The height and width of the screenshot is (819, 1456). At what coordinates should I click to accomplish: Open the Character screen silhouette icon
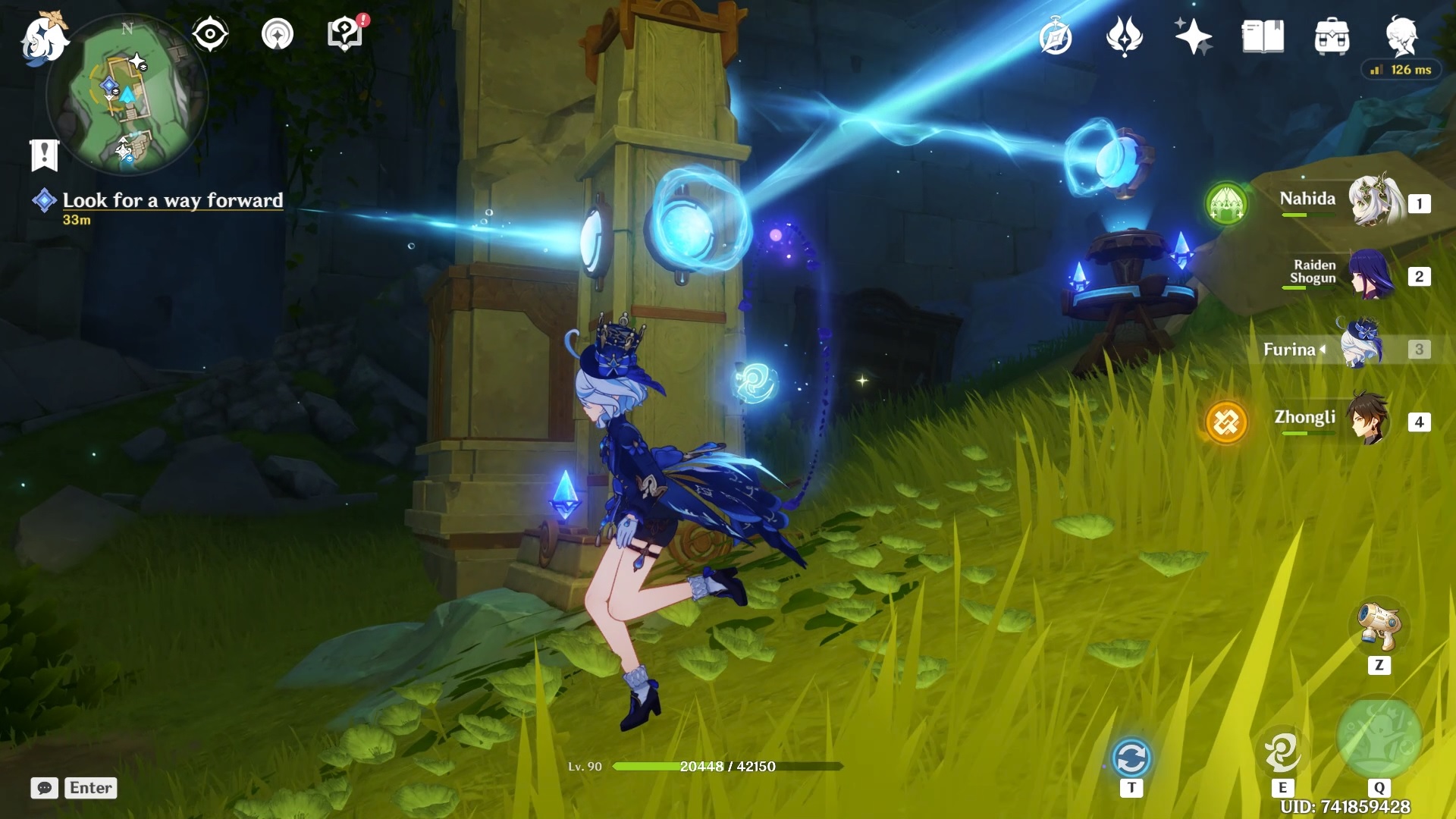(x=1401, y=36)
